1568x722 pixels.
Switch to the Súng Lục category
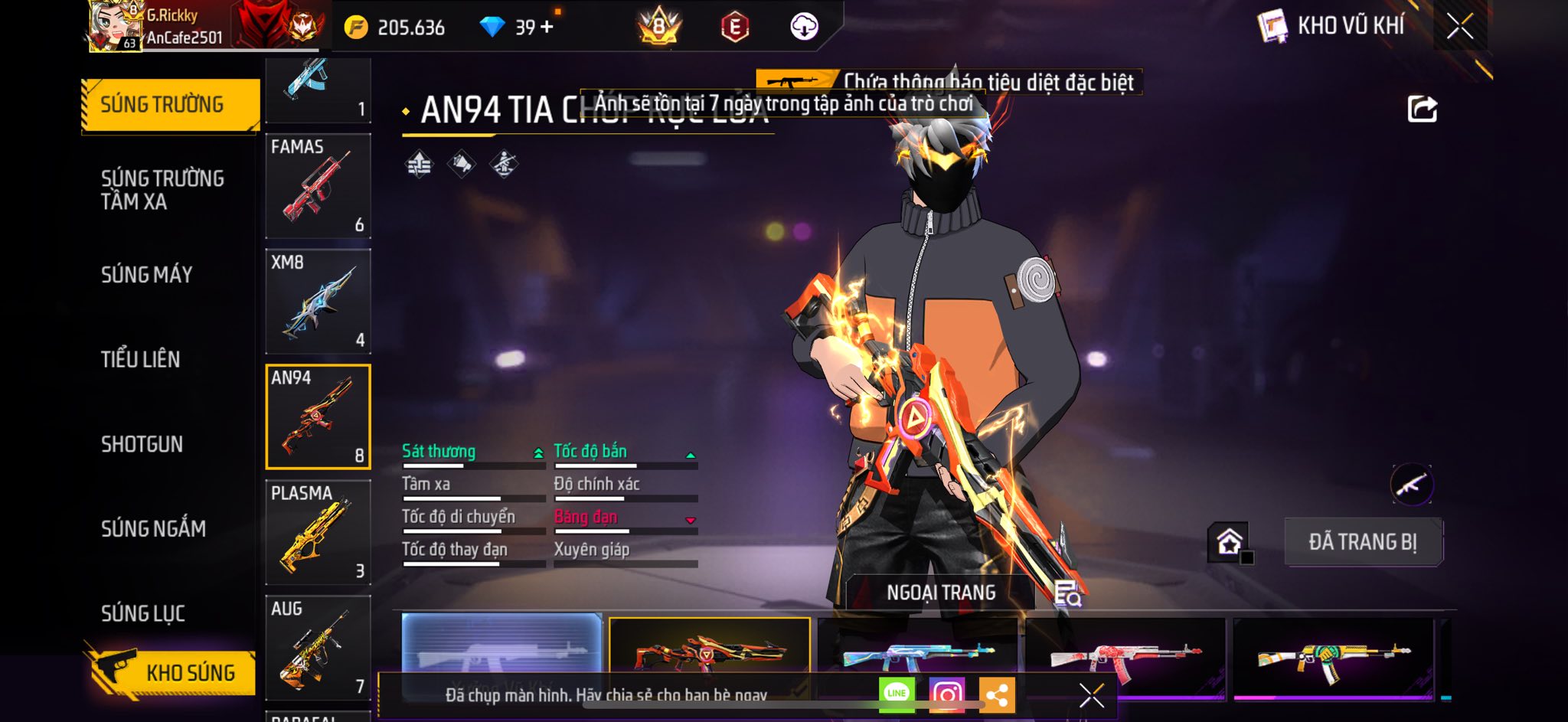pos(143,613)
